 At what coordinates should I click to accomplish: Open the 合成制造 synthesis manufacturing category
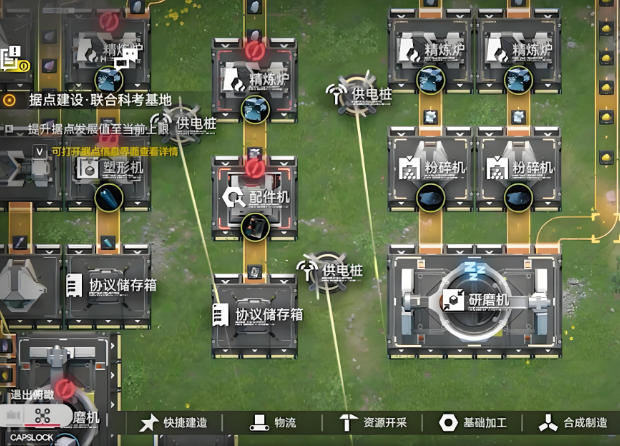574,423
